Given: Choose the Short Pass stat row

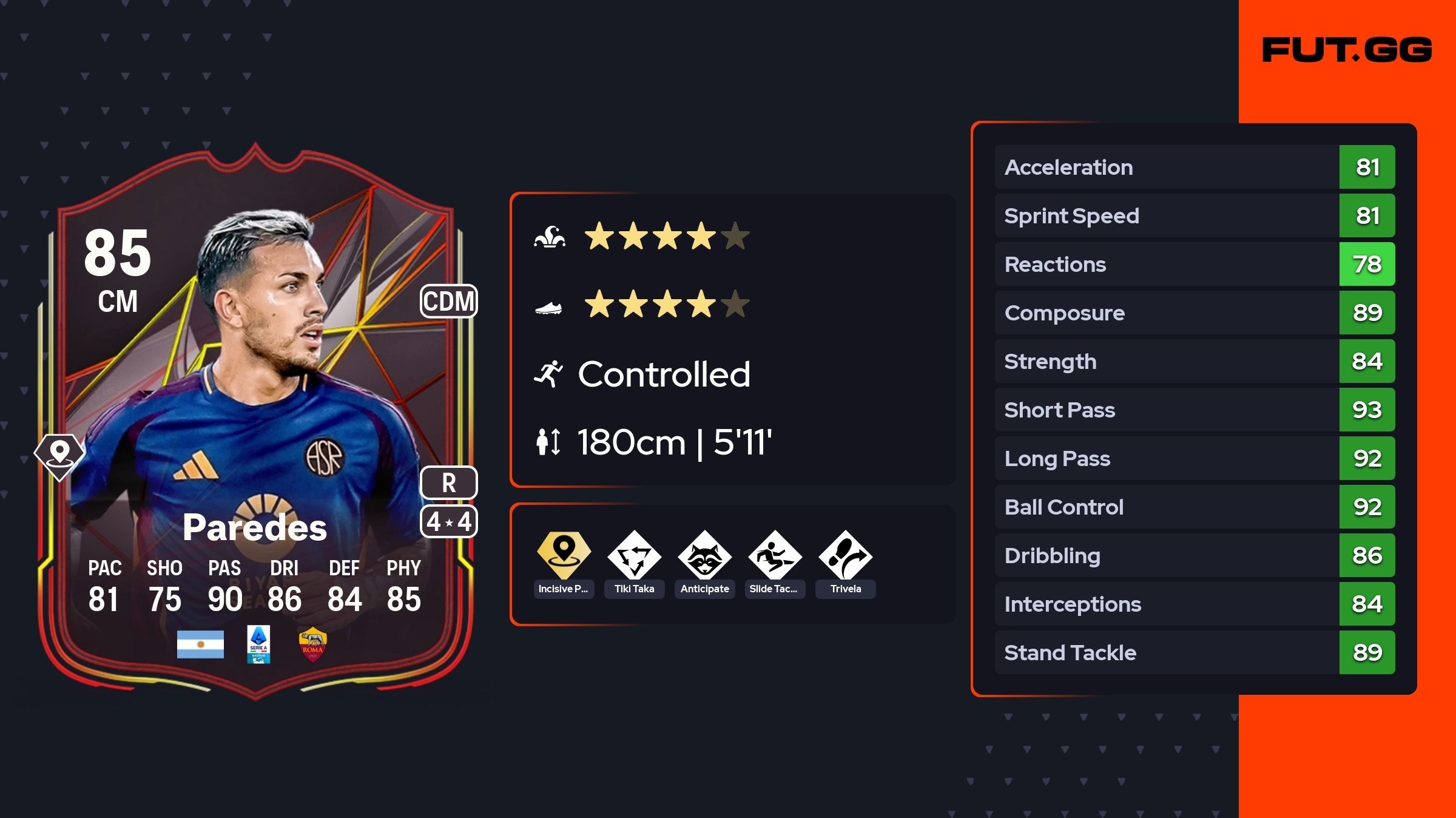Looking at the screenshot, I should (x=1194, y=410).
